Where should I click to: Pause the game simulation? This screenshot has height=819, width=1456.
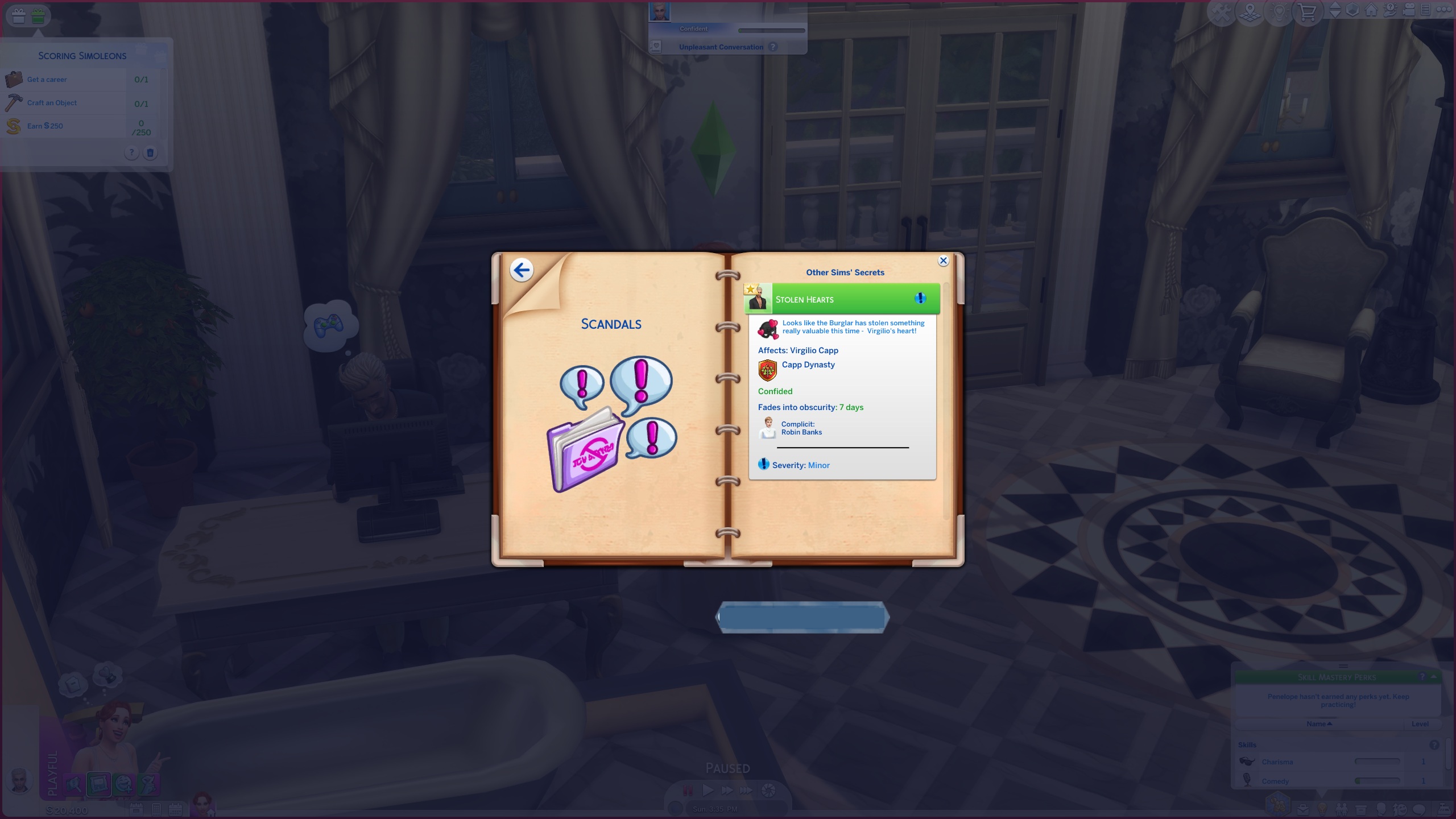click(x=689, y=790)
